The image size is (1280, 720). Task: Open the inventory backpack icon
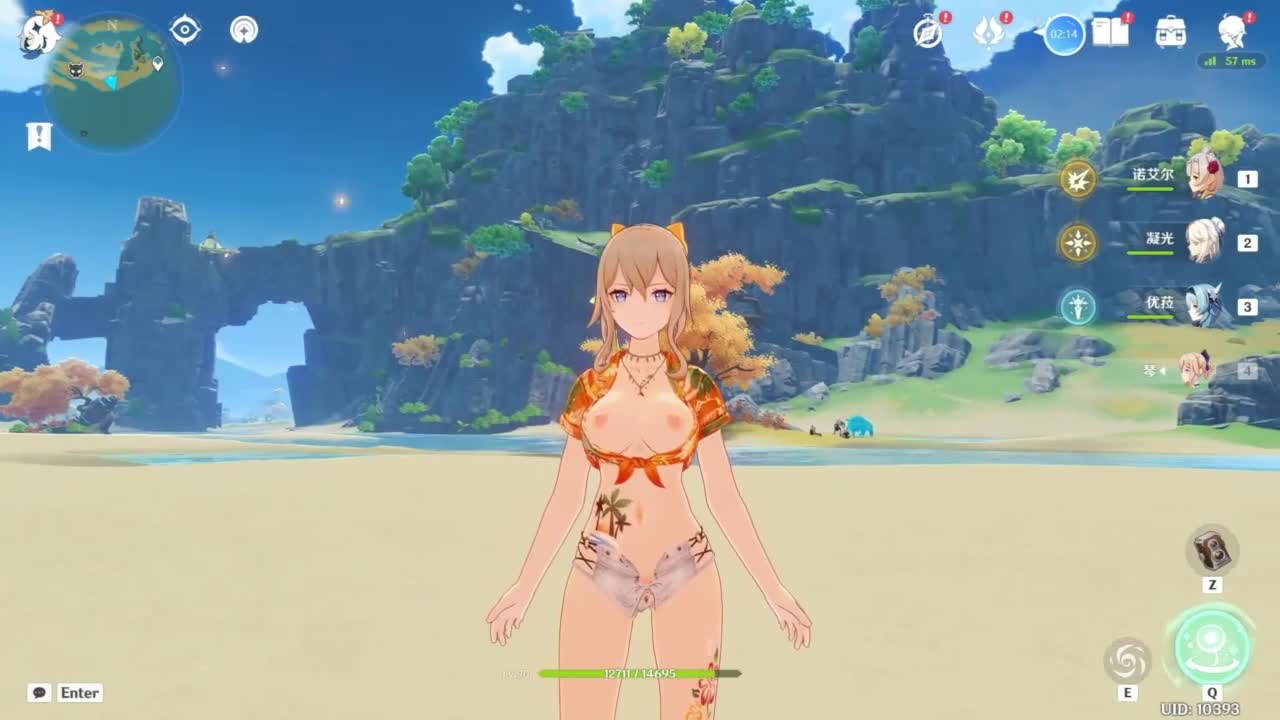click(1171, 32)
